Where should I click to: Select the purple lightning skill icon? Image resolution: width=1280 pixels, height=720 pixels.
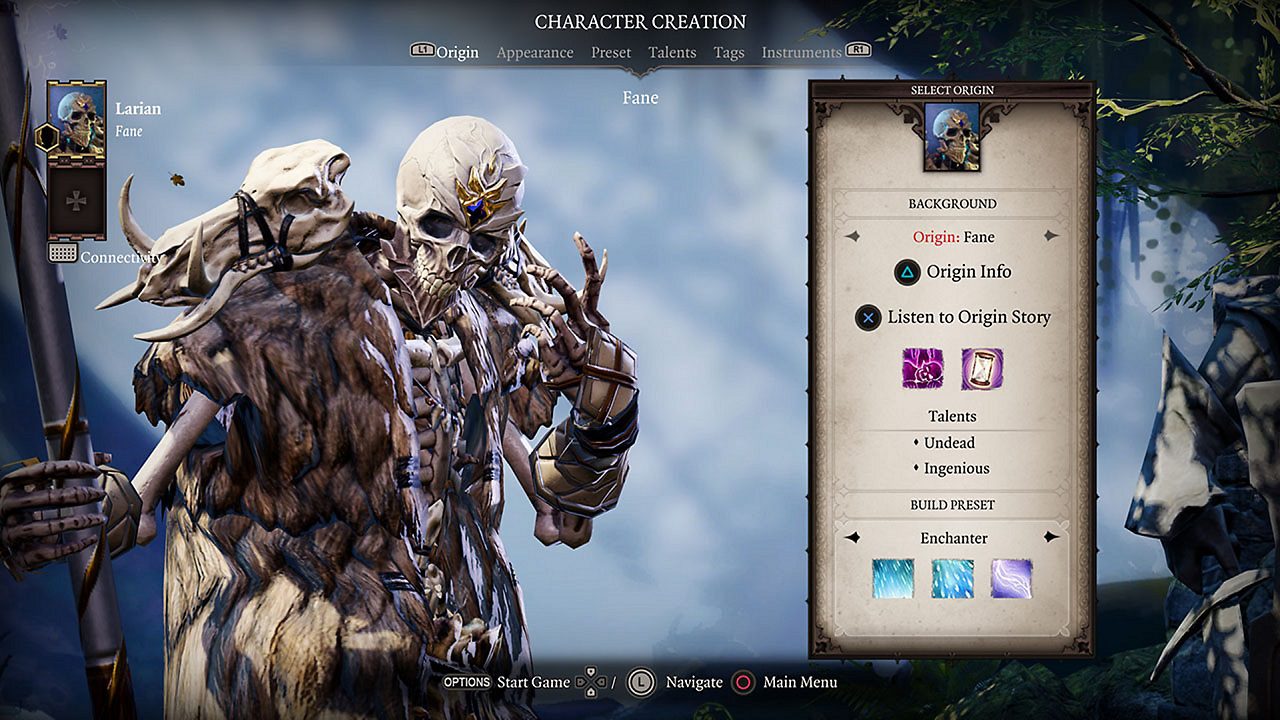point(1011,579)
